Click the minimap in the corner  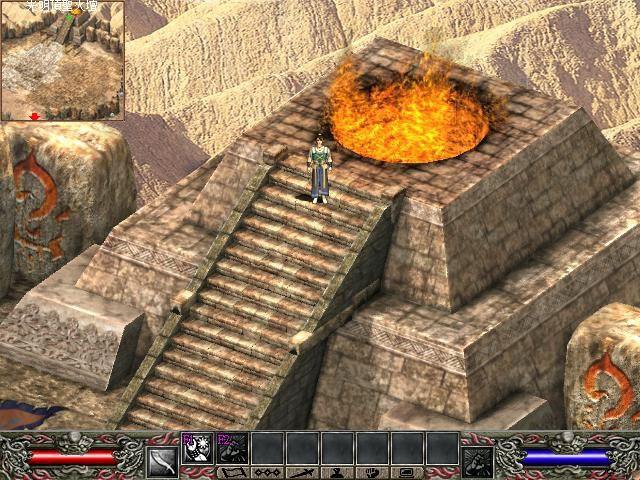62,60
